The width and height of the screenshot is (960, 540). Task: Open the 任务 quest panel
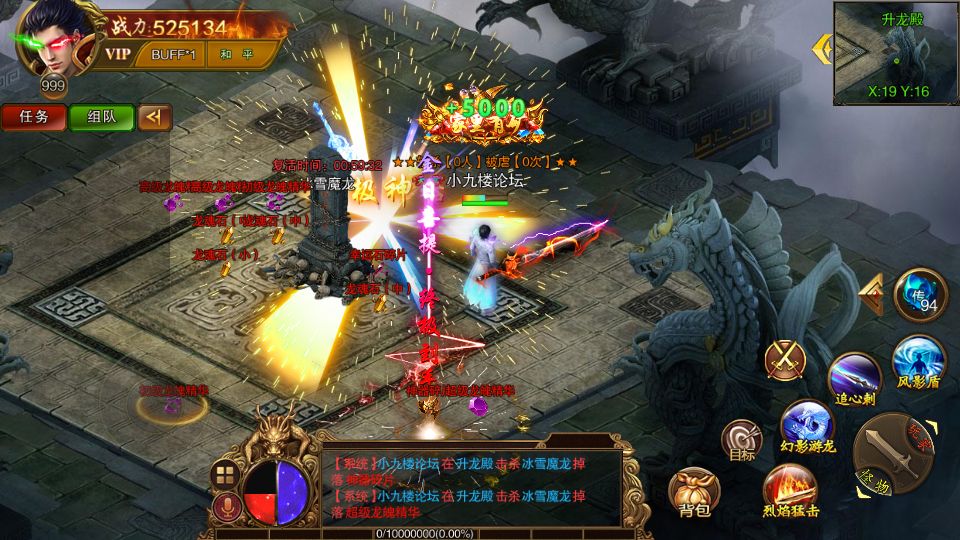pos(33,117)
